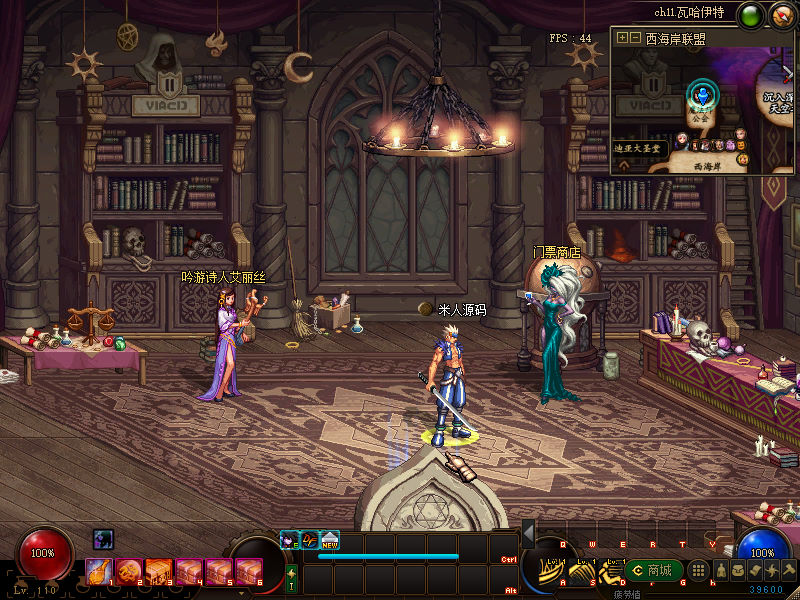Click the NEW notification icon
Viewport: 800px width, 600px height.
pos(329,540)
